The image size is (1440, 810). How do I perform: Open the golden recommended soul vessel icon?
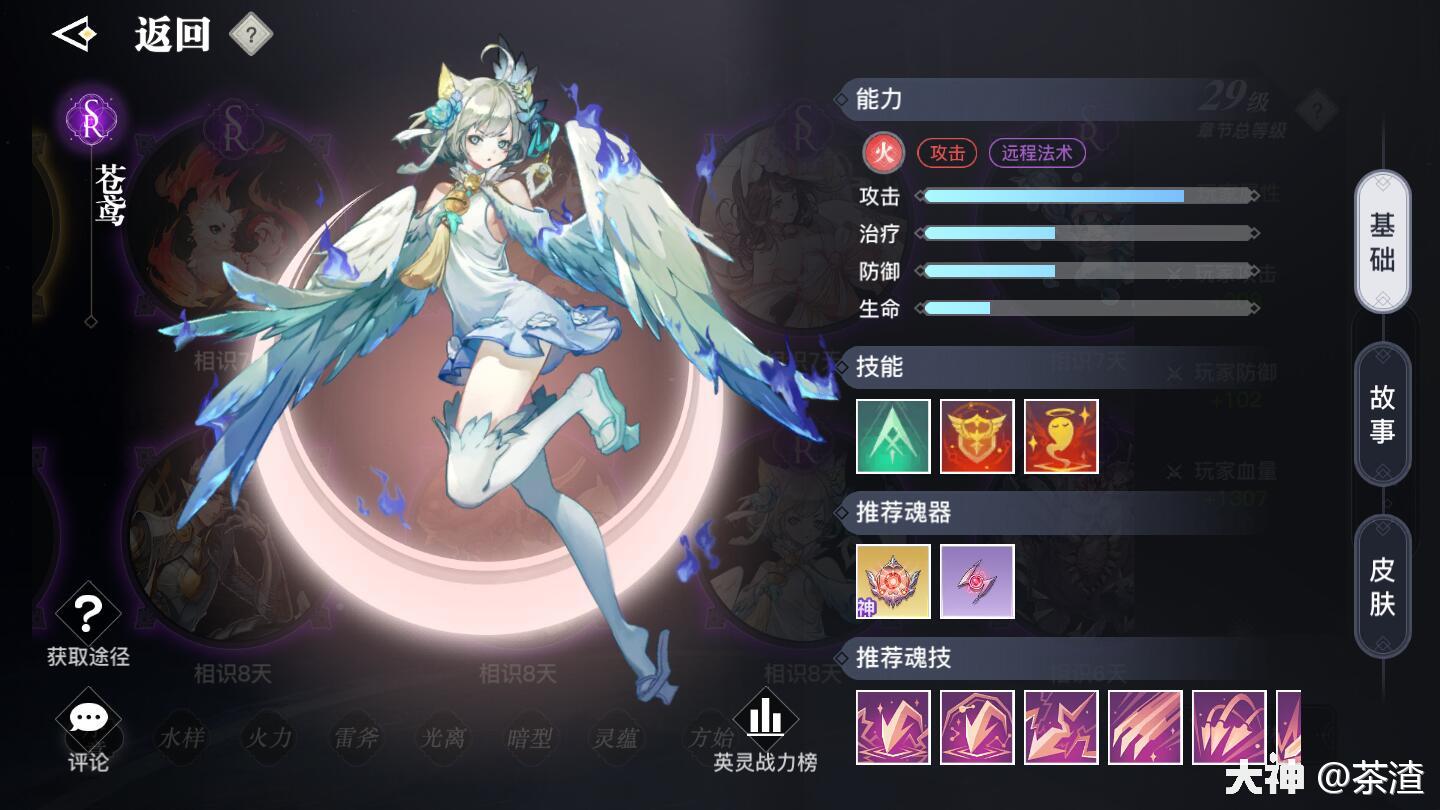click(x=891, y=581)
